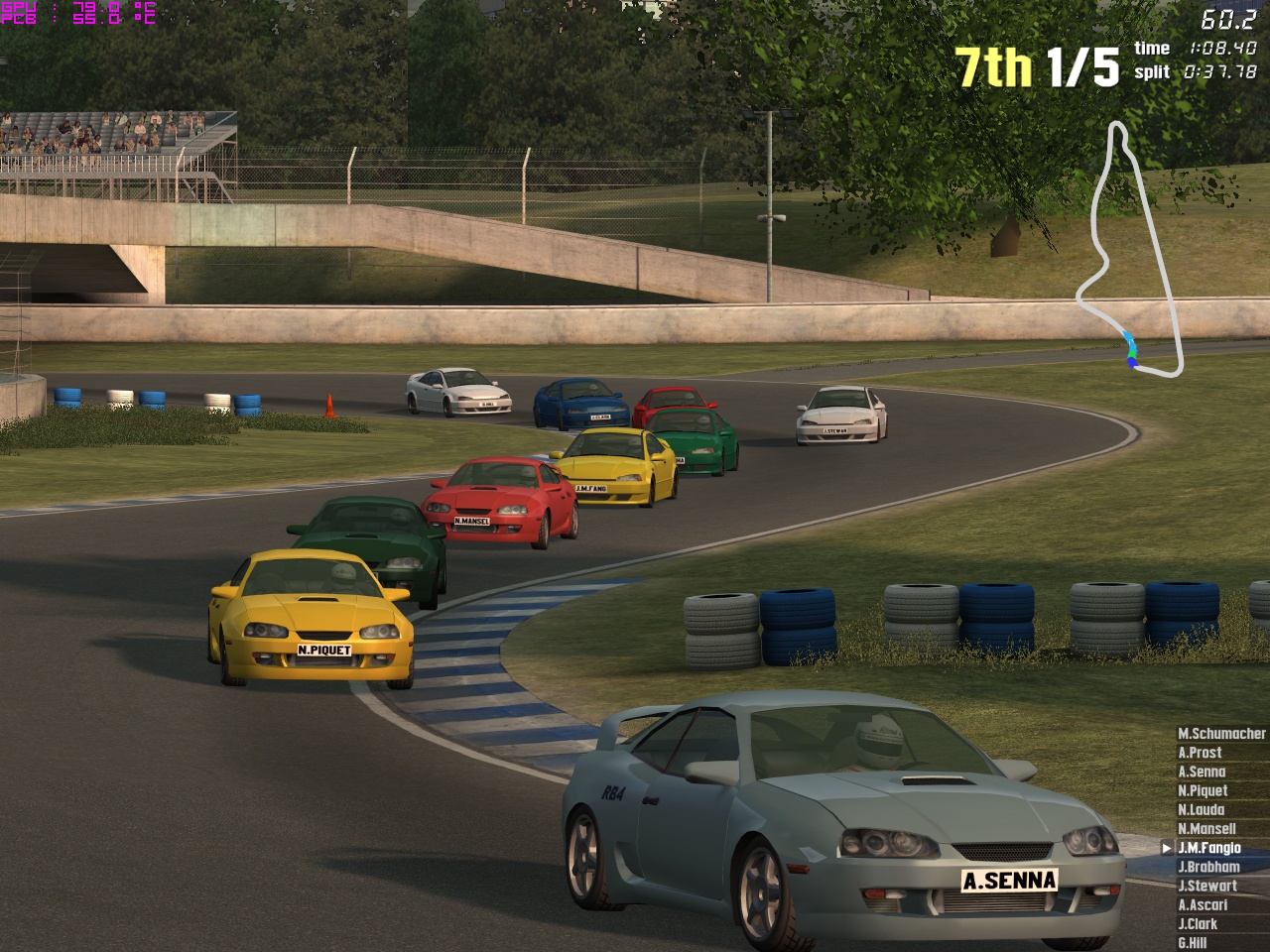
Task: Click the highlighted J.M.Fangio list entry
Action: [1208, 848]
